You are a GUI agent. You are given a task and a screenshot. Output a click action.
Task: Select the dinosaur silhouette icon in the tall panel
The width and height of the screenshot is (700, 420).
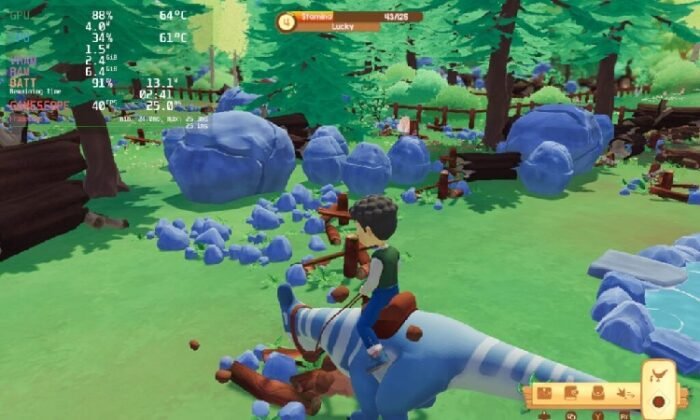pos(659,377)
